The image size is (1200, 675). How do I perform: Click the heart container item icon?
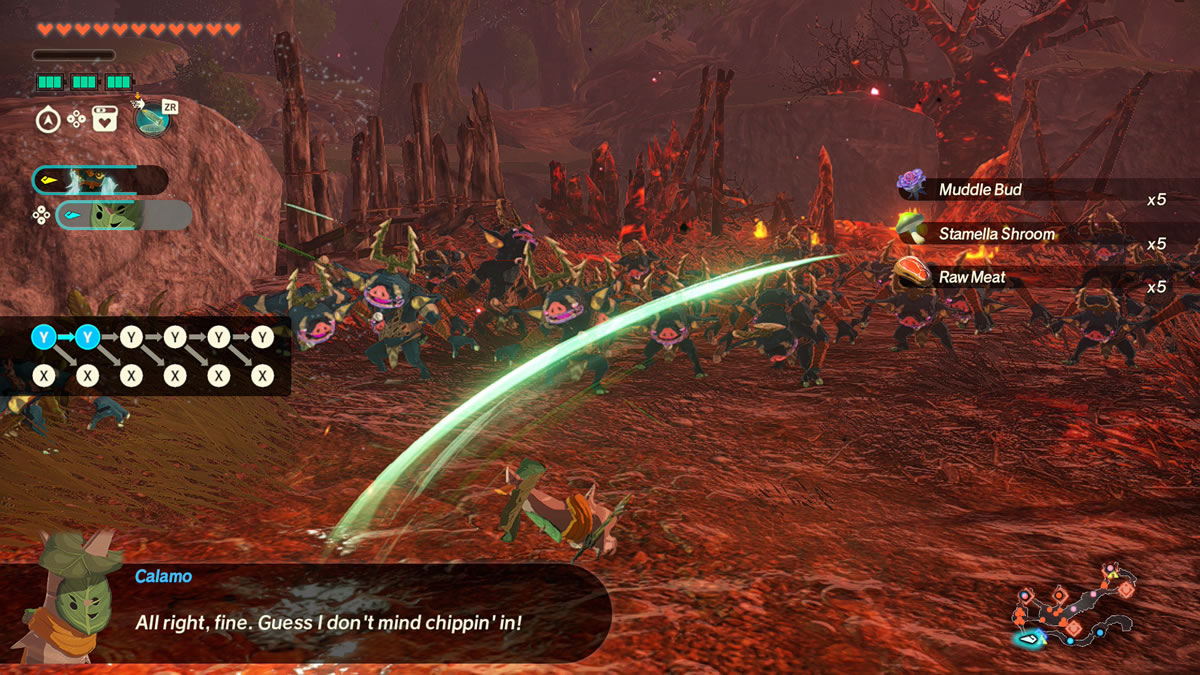(104, 120)
